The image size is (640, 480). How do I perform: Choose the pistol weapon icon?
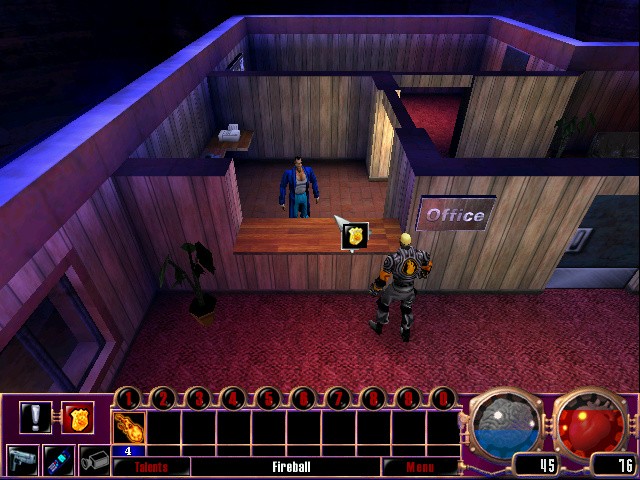pyautogui.click(x=23, y=460)
